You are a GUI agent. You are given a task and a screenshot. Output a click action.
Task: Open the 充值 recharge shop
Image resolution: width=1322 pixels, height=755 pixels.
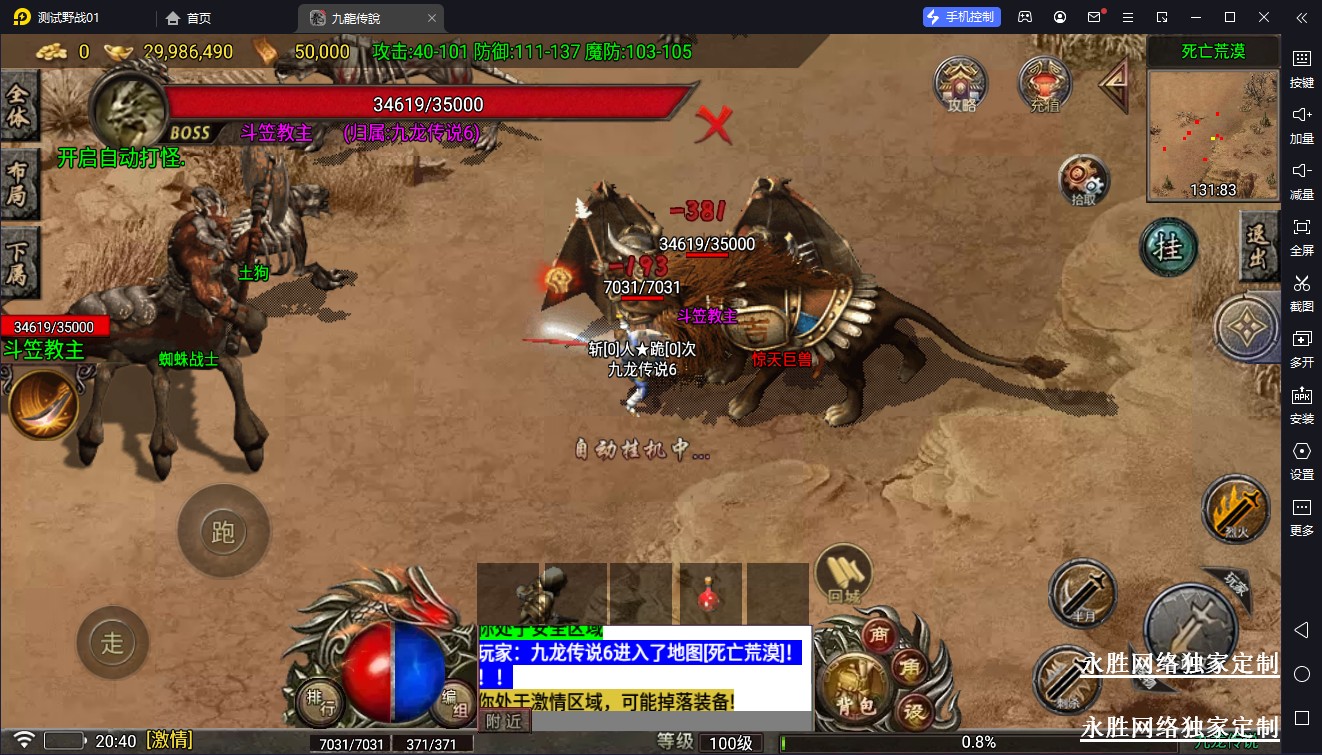(1044, 83)
